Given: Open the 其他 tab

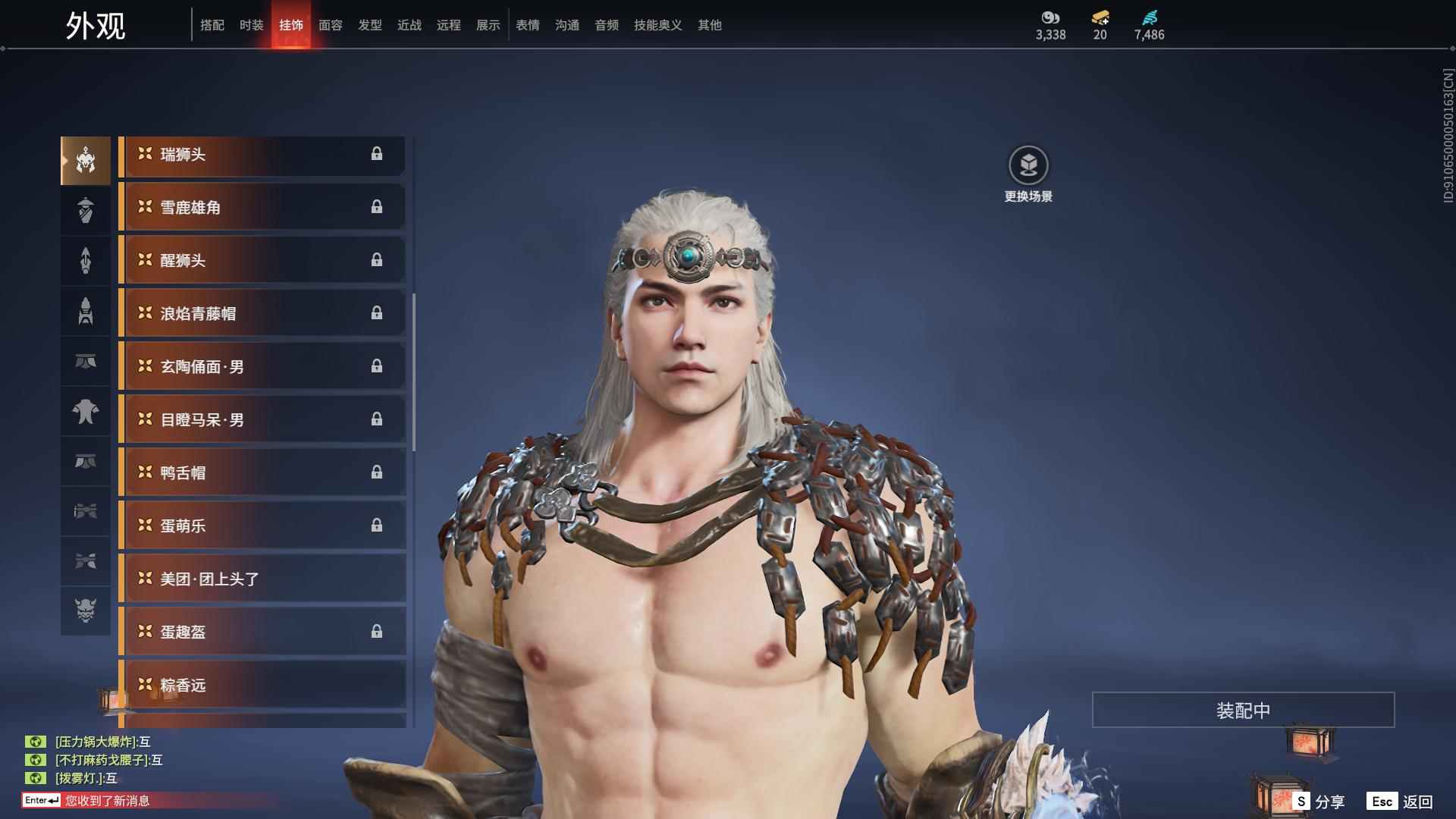Looking at the screenshot, I should tap(709, 25).
